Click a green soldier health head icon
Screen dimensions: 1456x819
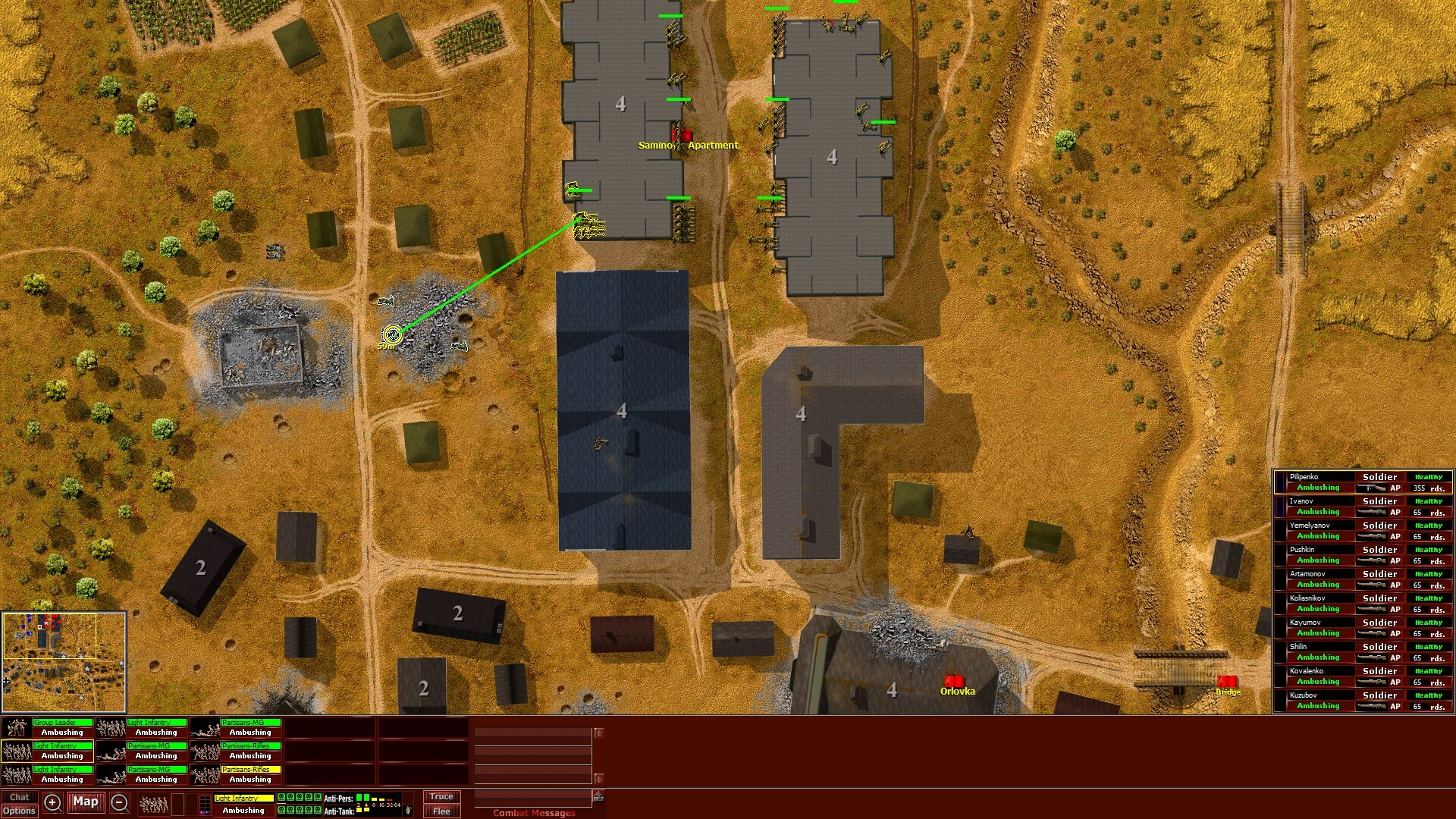coord(281,798)
